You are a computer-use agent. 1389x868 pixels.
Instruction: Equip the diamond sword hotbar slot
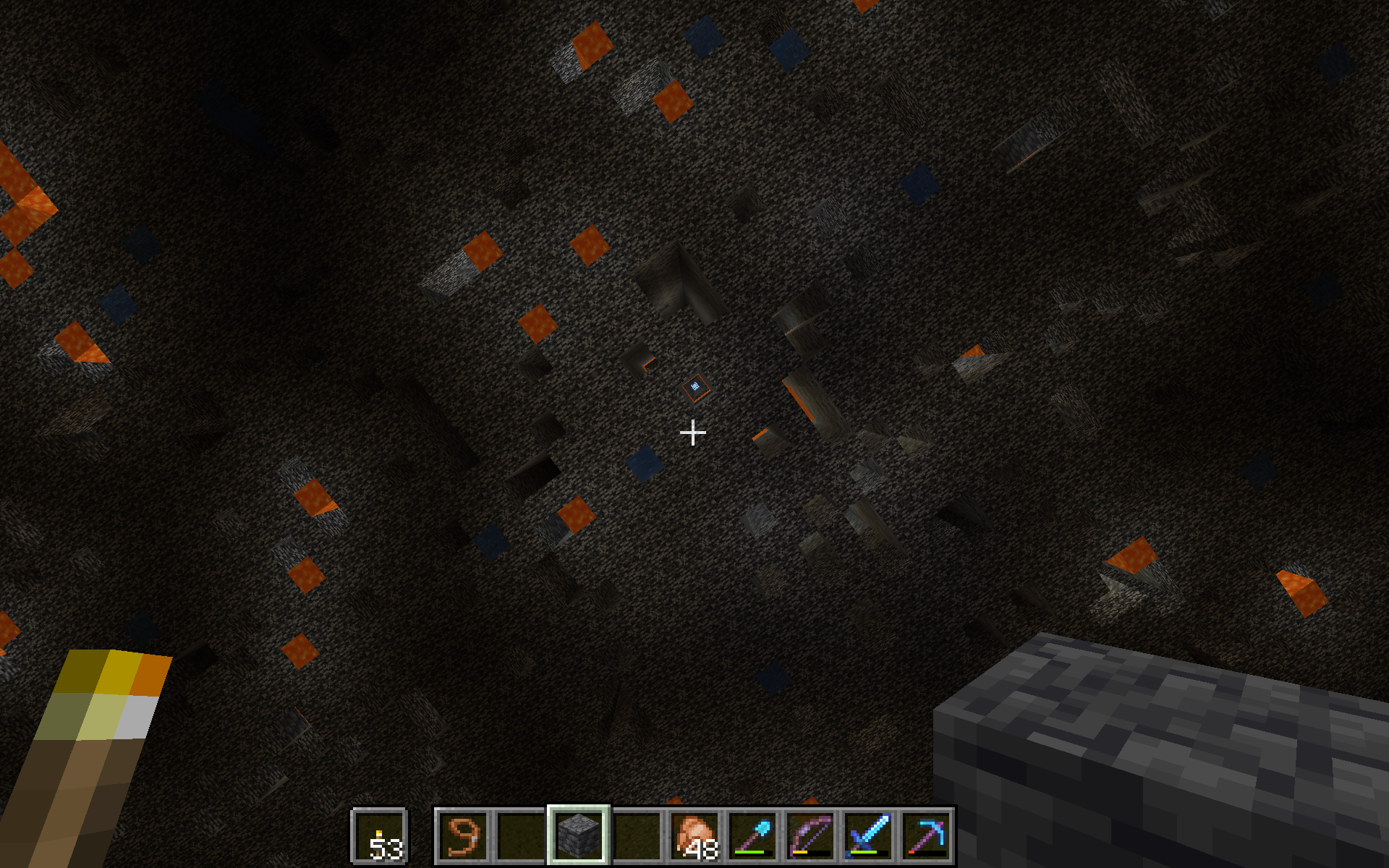coord(868,836)
